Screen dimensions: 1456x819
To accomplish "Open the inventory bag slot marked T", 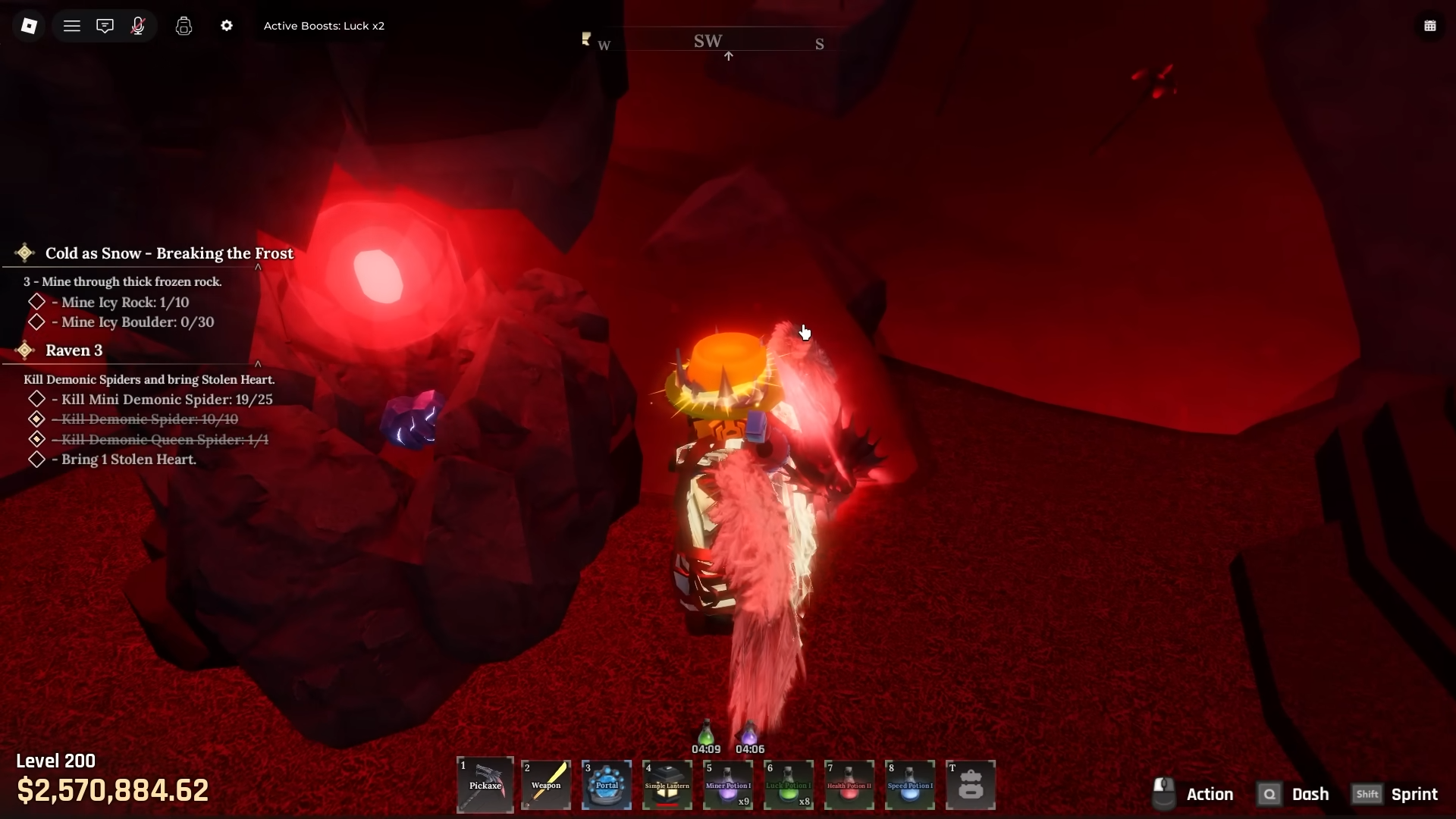I will click(971, 785).
